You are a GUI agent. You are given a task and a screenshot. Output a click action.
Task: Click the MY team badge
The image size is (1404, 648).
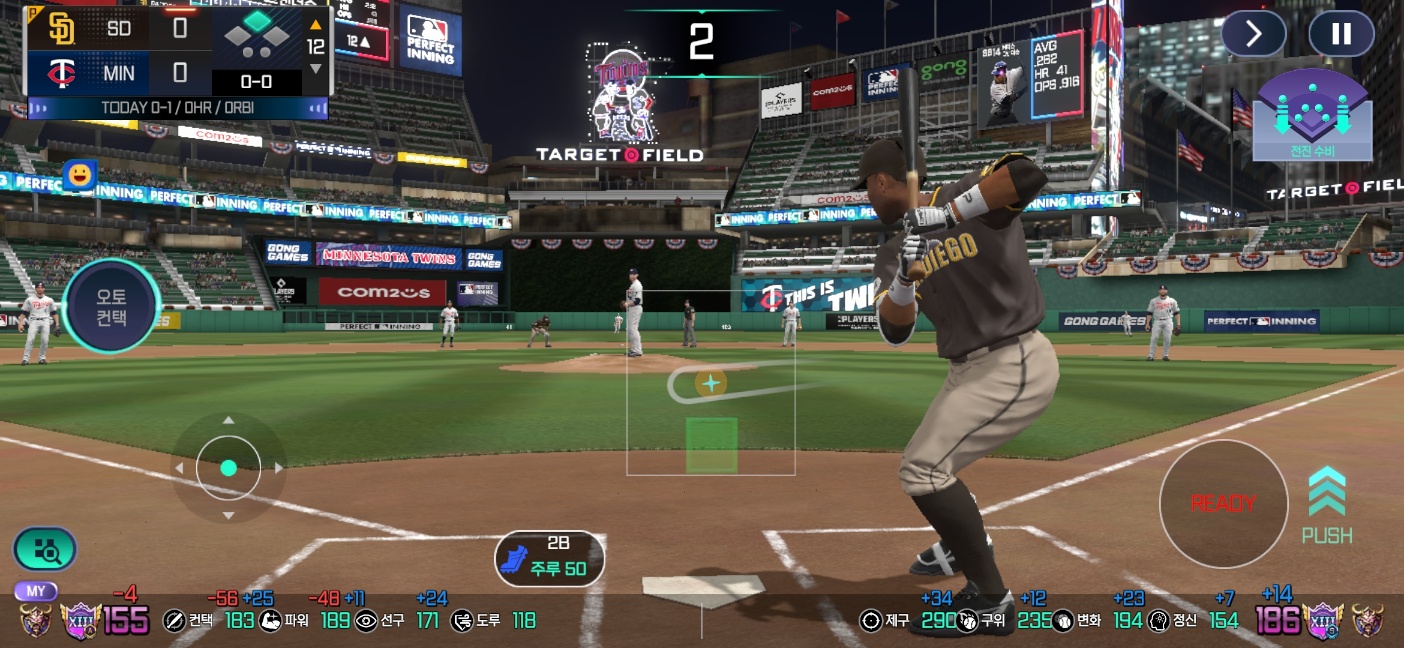(x=36, y=591)
